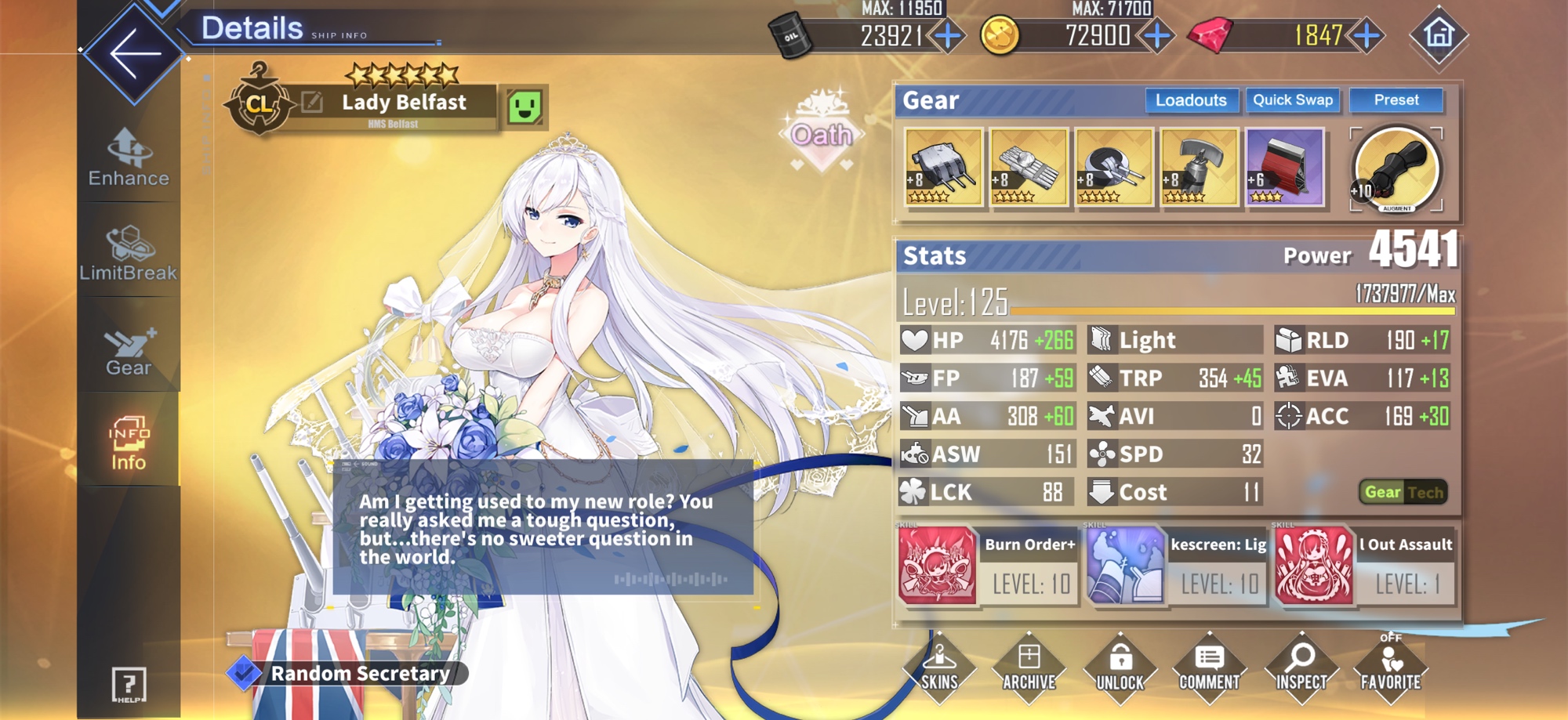The width and height of the screenshot is (1568, 720).
Task: Toggle the Random Secretary checkbox
Action: (244, 672)
